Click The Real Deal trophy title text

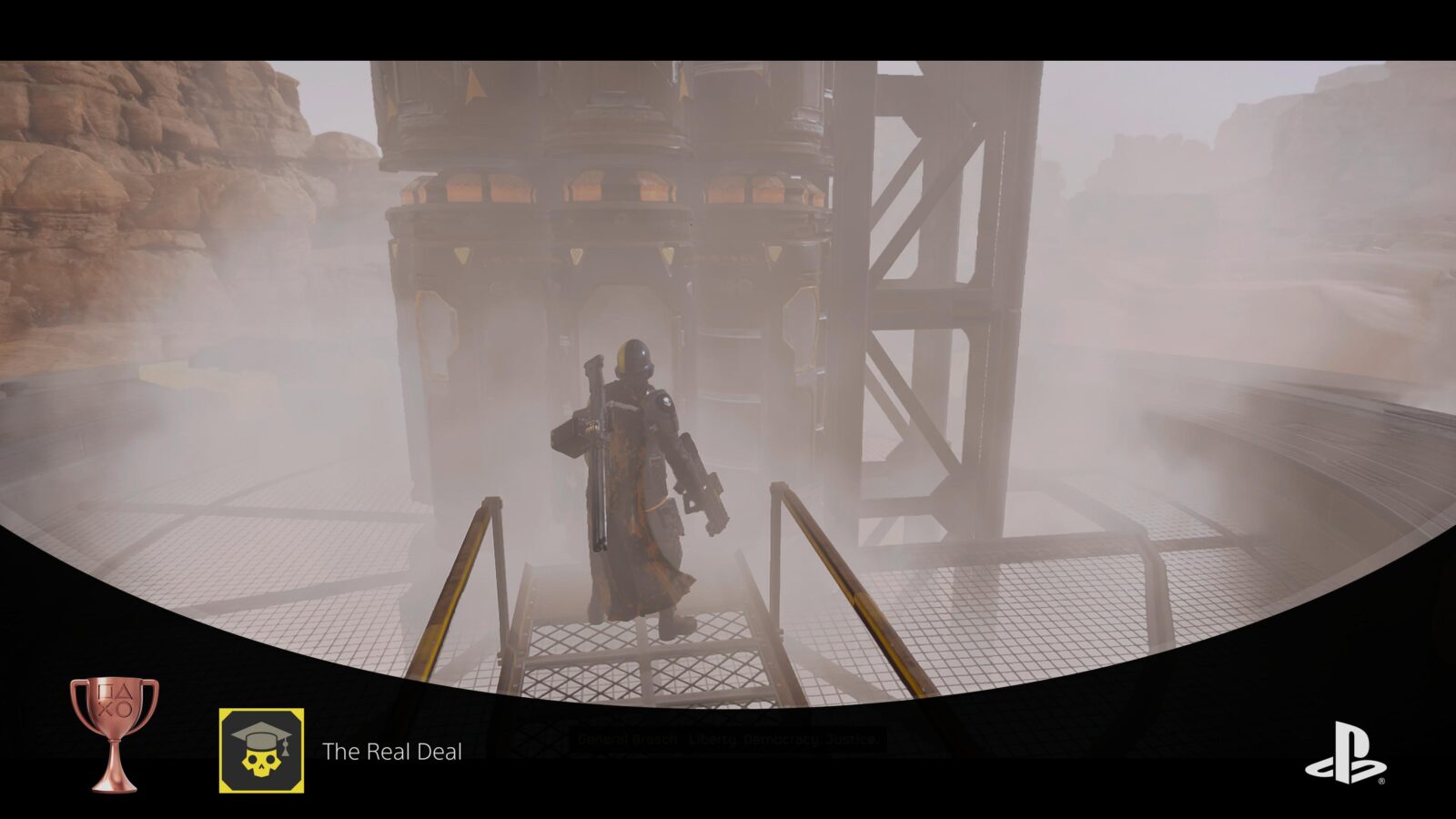click(392, 753)
